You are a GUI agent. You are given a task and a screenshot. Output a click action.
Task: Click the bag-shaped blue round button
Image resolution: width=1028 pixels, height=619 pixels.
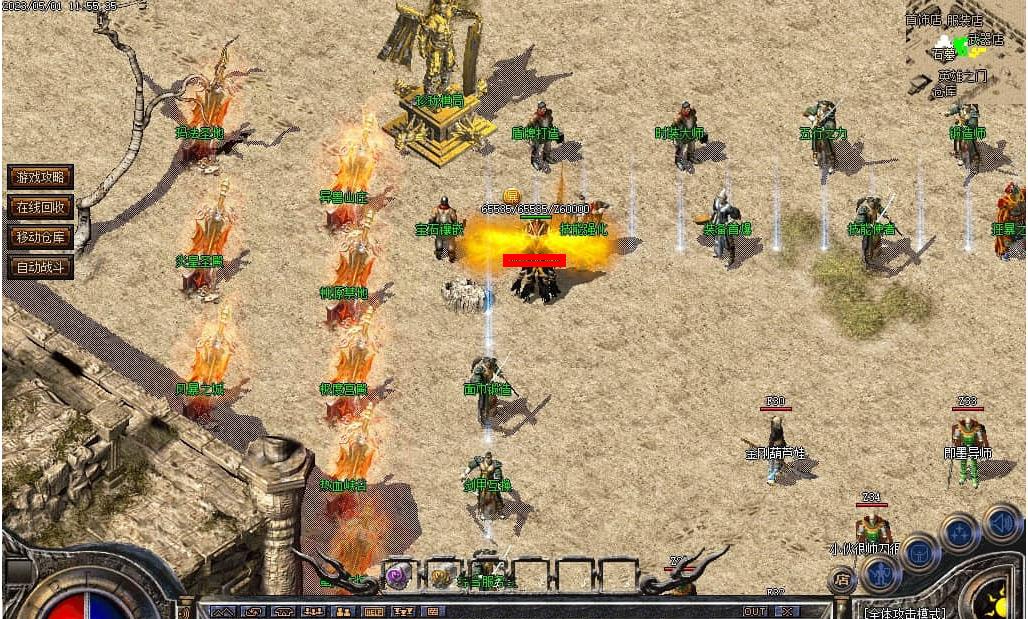coord(920,551)
